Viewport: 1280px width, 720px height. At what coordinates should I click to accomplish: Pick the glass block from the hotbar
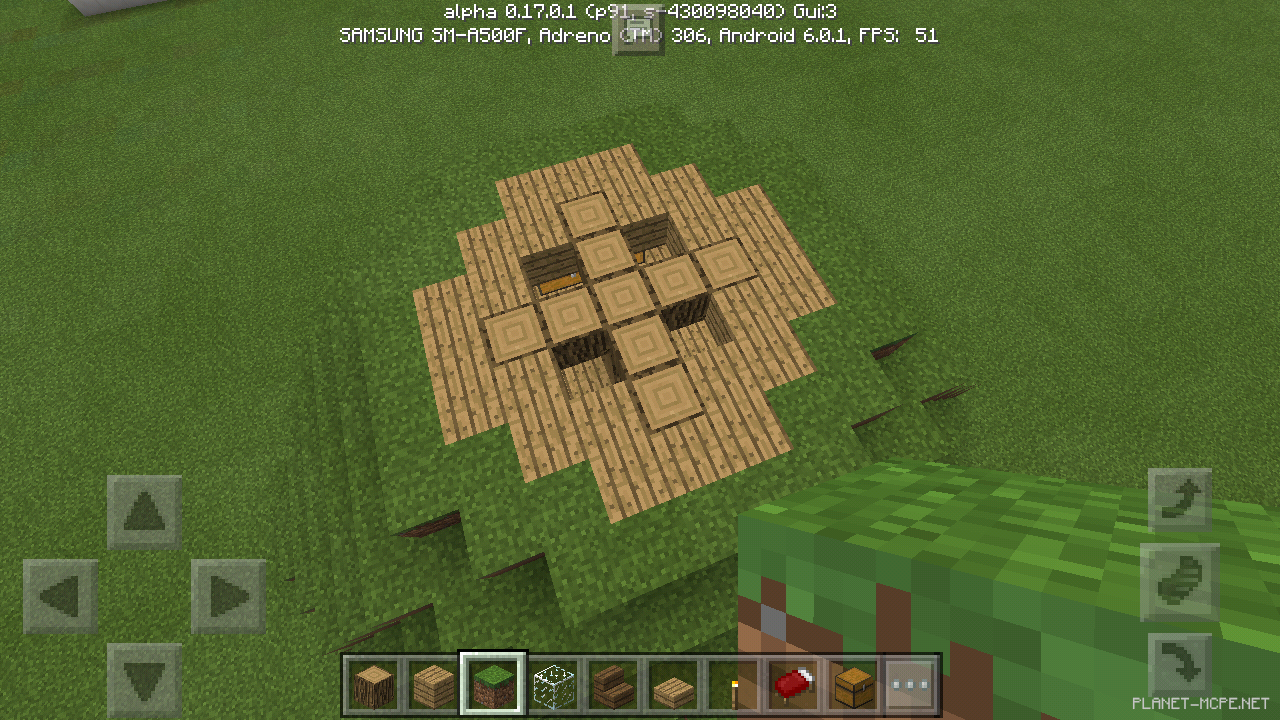(553, 685)
